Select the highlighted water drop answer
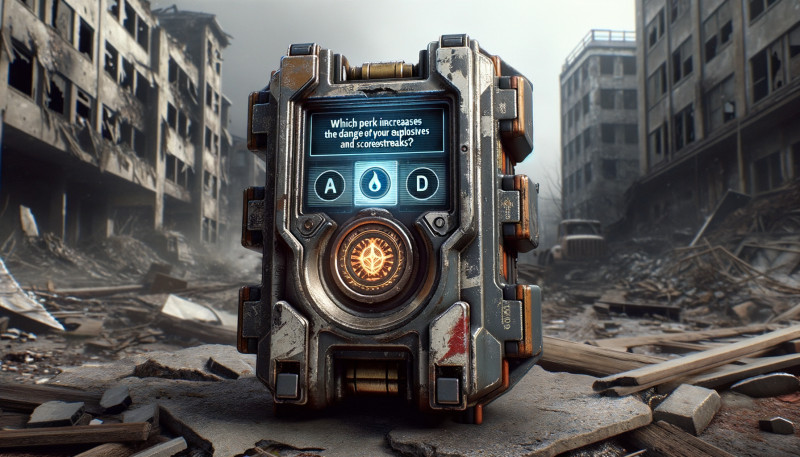The image size is (800, 457). tap(376, 184)
